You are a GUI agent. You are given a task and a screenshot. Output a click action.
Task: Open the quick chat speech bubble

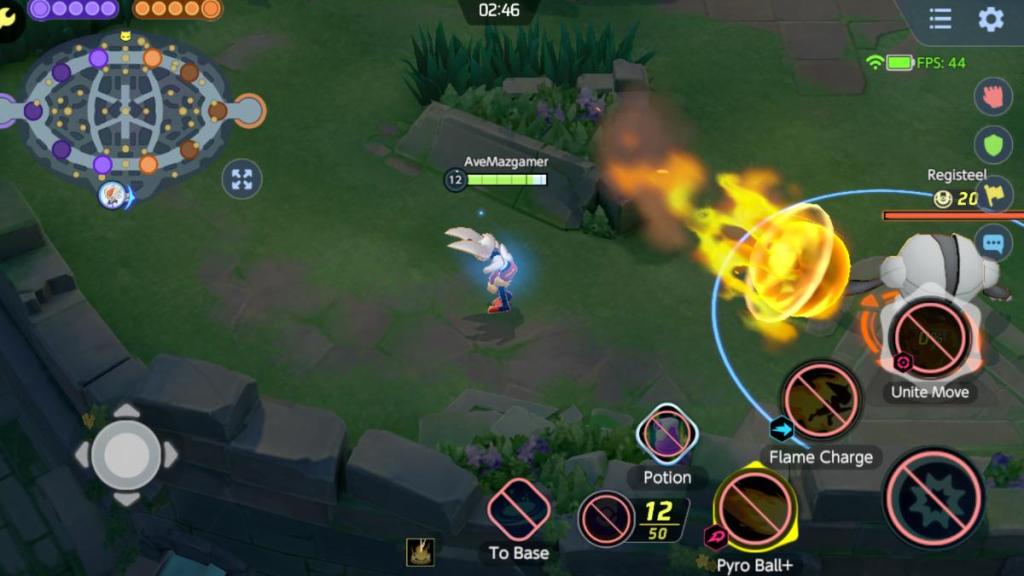click(x=993, y=242)
